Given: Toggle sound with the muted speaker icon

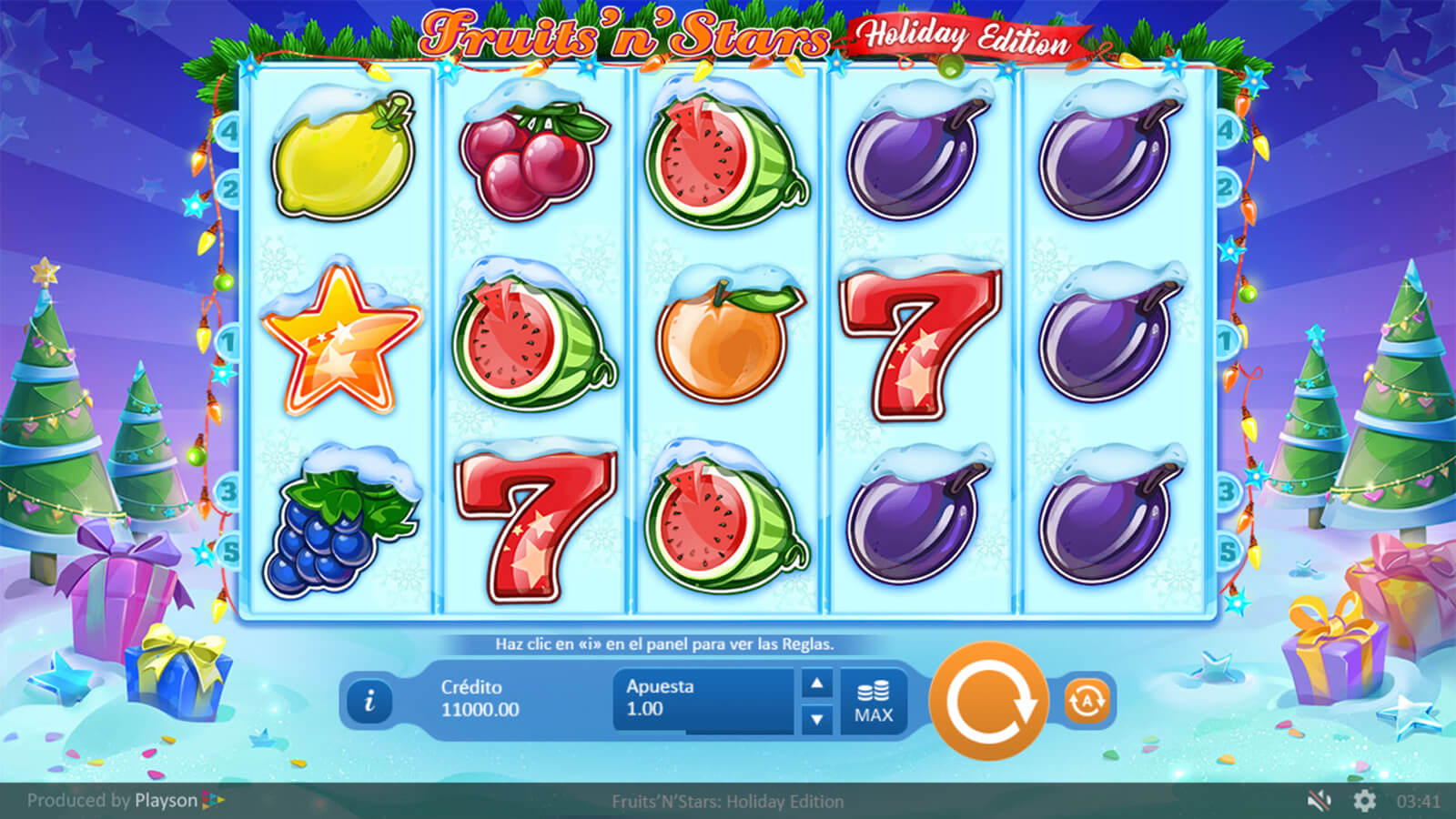Looking at the screenshot, I should pos(1319,801).
